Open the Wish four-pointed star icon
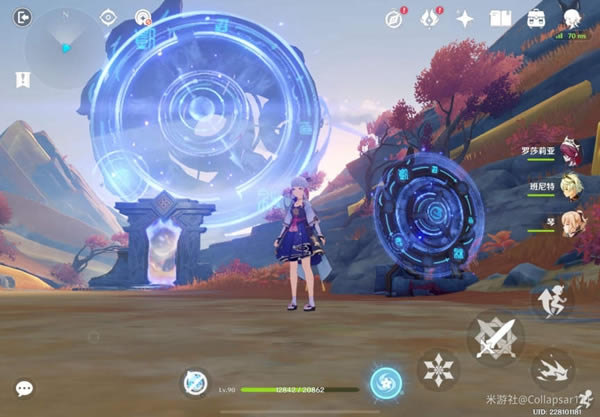Image resolution: width=600 pixels, height=417 pixels. coord(465,18)
